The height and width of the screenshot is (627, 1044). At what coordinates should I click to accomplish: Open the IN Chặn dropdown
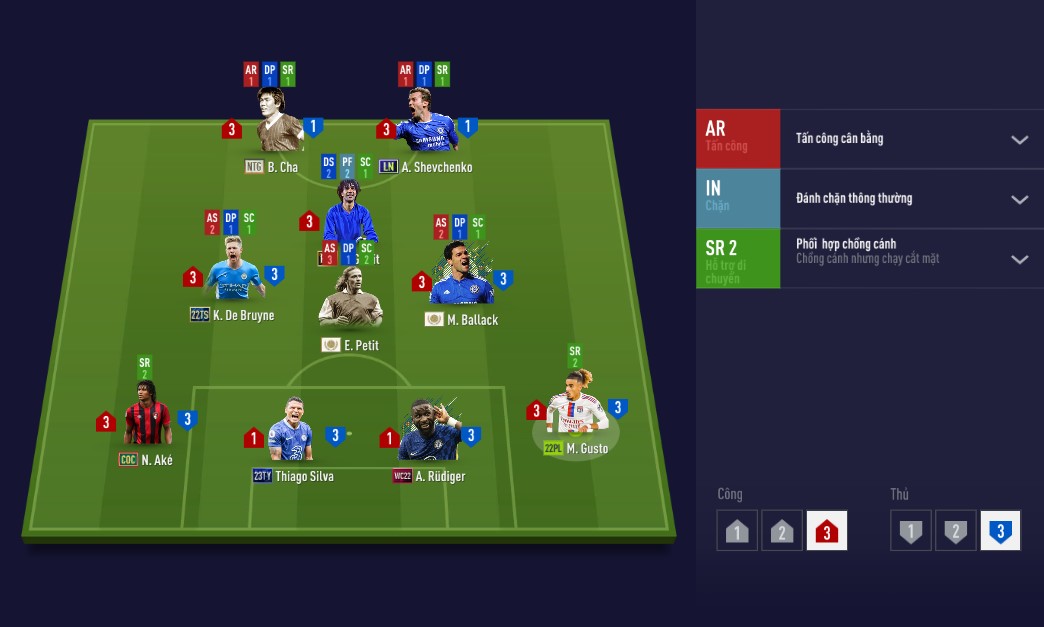click(1019, 199)
